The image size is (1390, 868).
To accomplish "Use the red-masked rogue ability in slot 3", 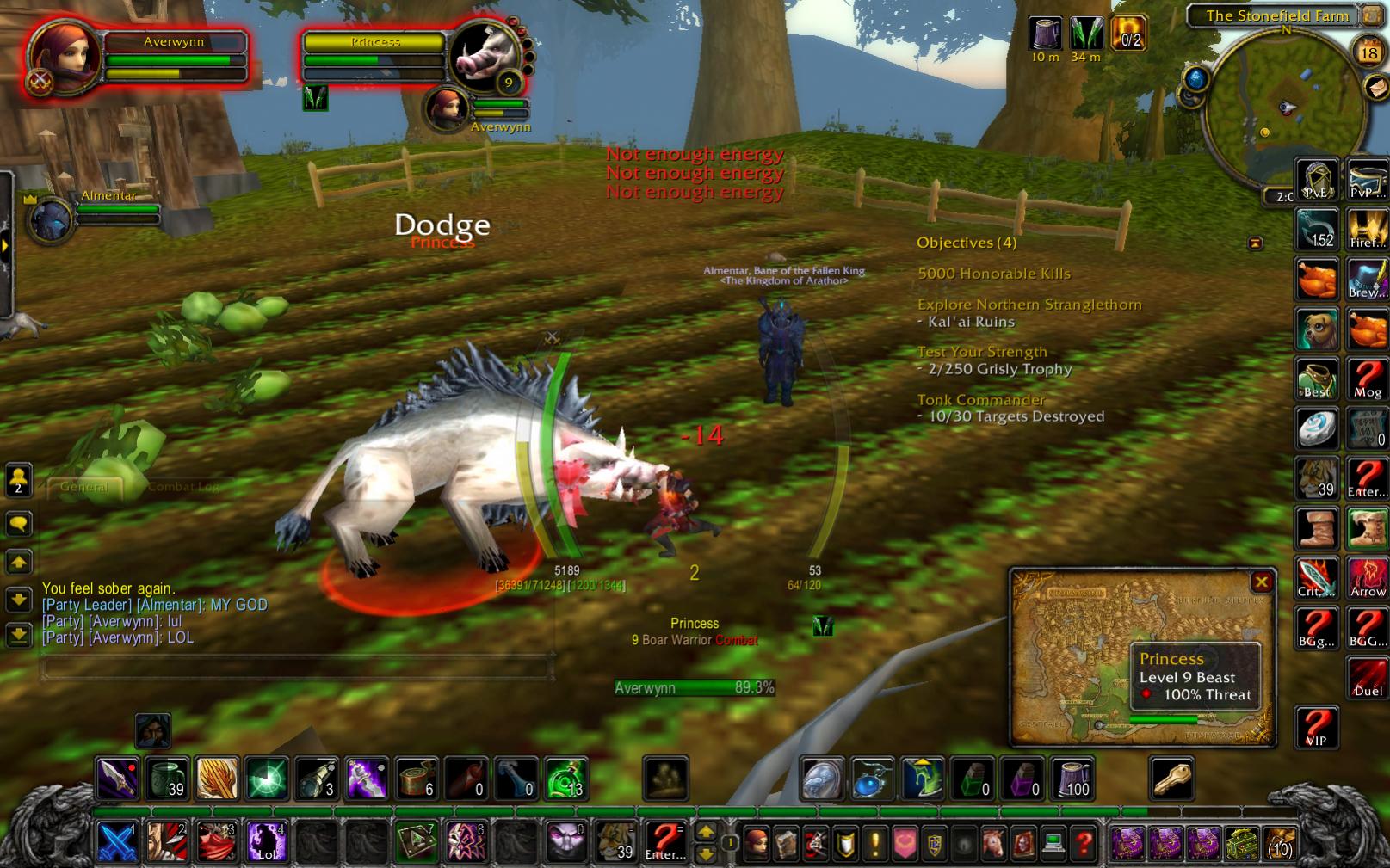I will tap(217, 841).
